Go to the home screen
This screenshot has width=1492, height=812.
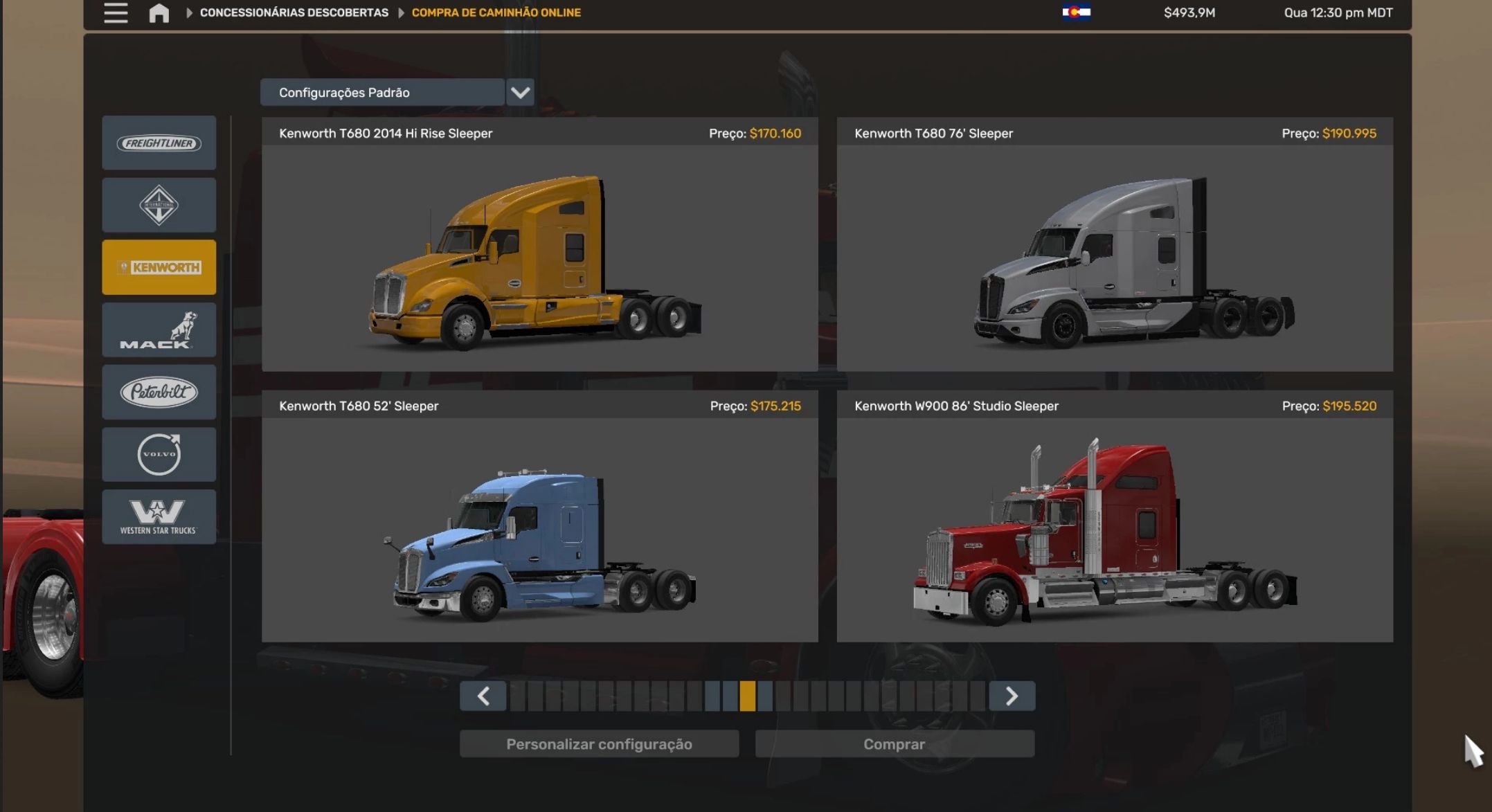(159, 12)
